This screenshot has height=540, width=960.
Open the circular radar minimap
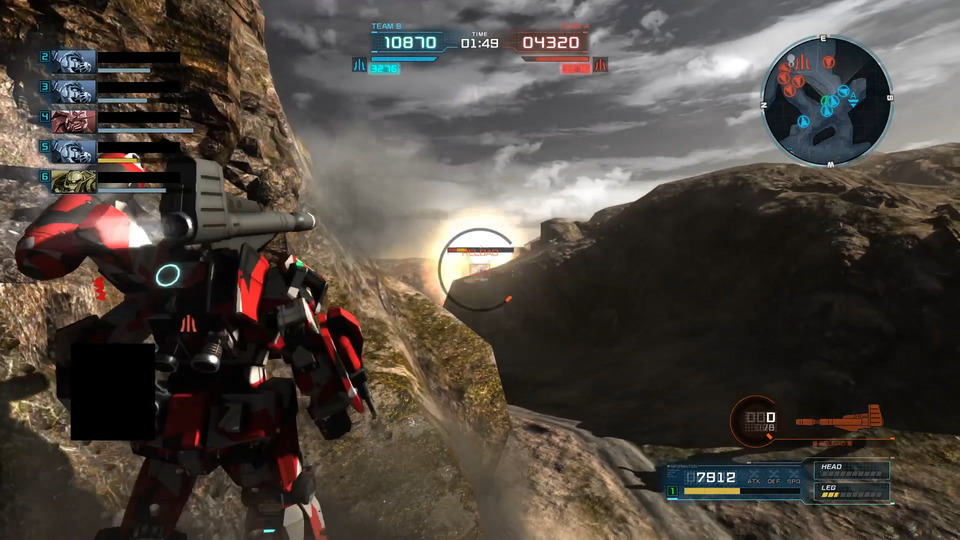pyautogui.click(x=826, y=101)
